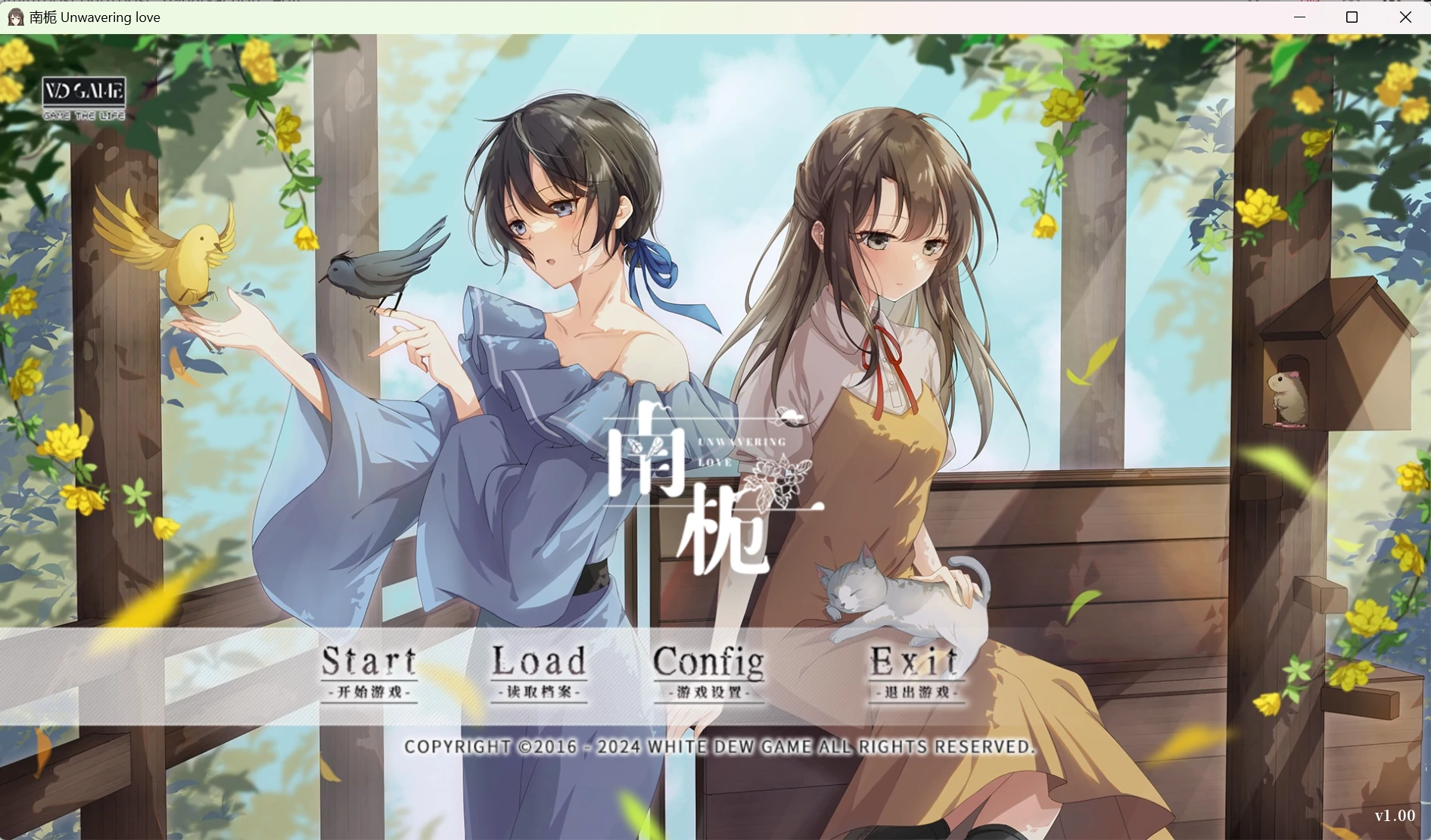The image size is (1431, 840).
Task: Click the 游戏设置 label under Config
Action: click(x=710, y=692)
